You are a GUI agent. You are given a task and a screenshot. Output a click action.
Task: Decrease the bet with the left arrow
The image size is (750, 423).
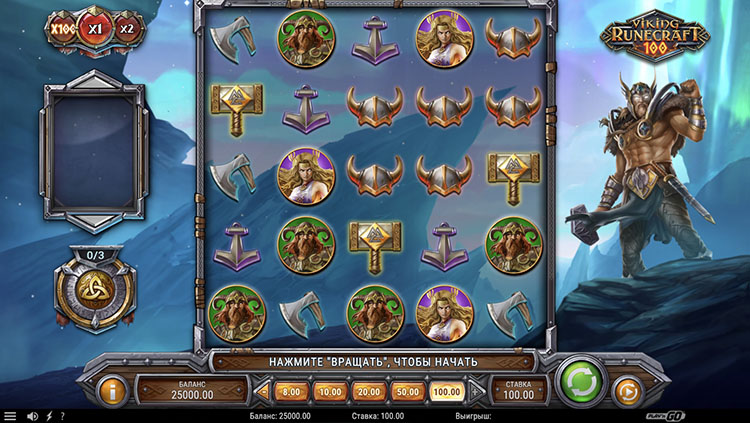pyautogui.click(x=264, y=391)
